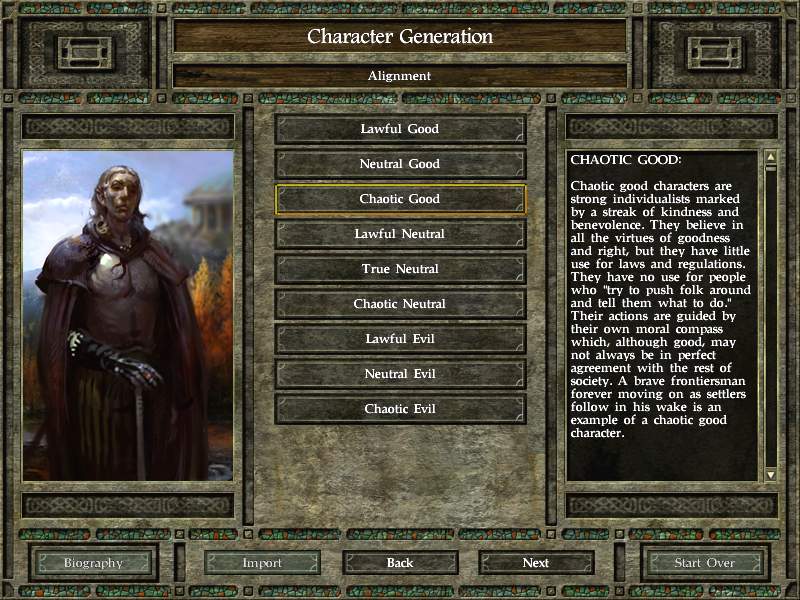Open the Biography button

click(x=93, y=563)
